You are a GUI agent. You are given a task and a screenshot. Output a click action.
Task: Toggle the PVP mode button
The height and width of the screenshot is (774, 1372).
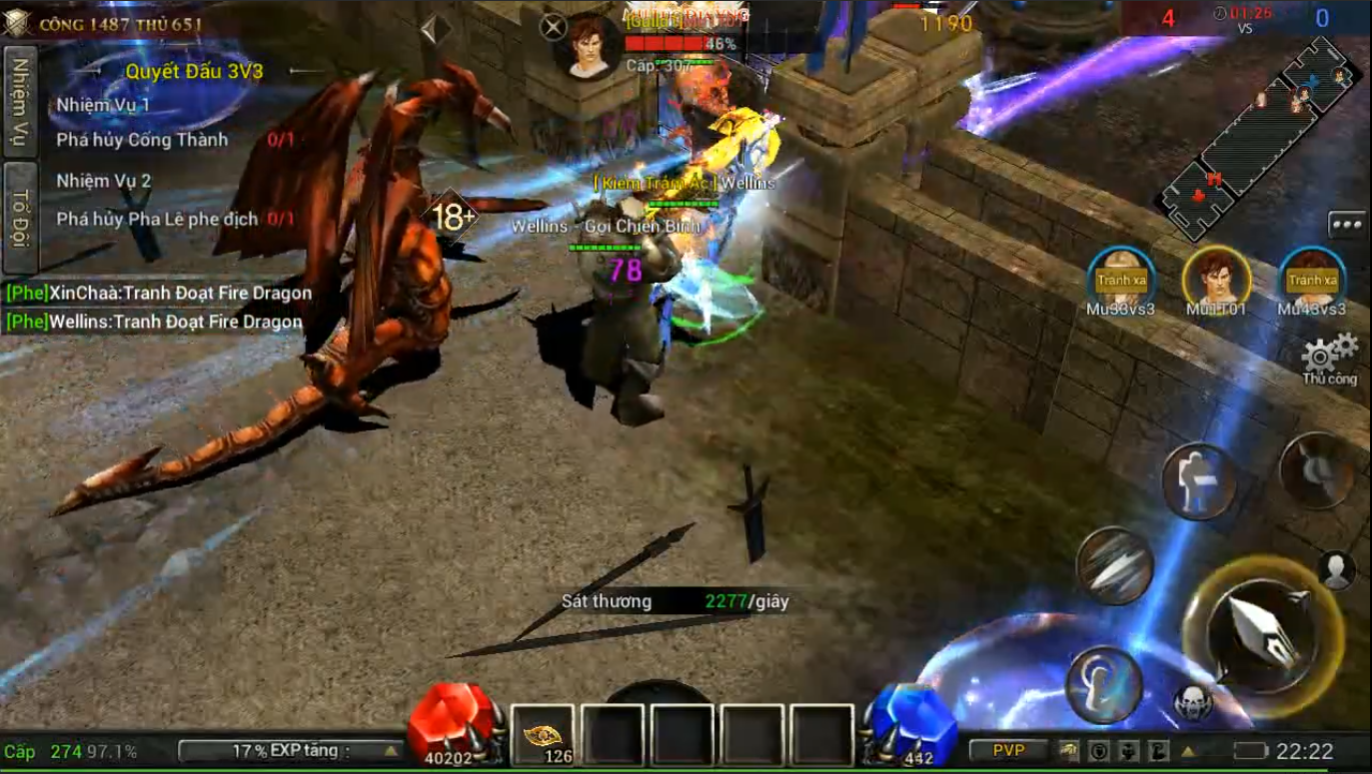tap(1008, 750)
